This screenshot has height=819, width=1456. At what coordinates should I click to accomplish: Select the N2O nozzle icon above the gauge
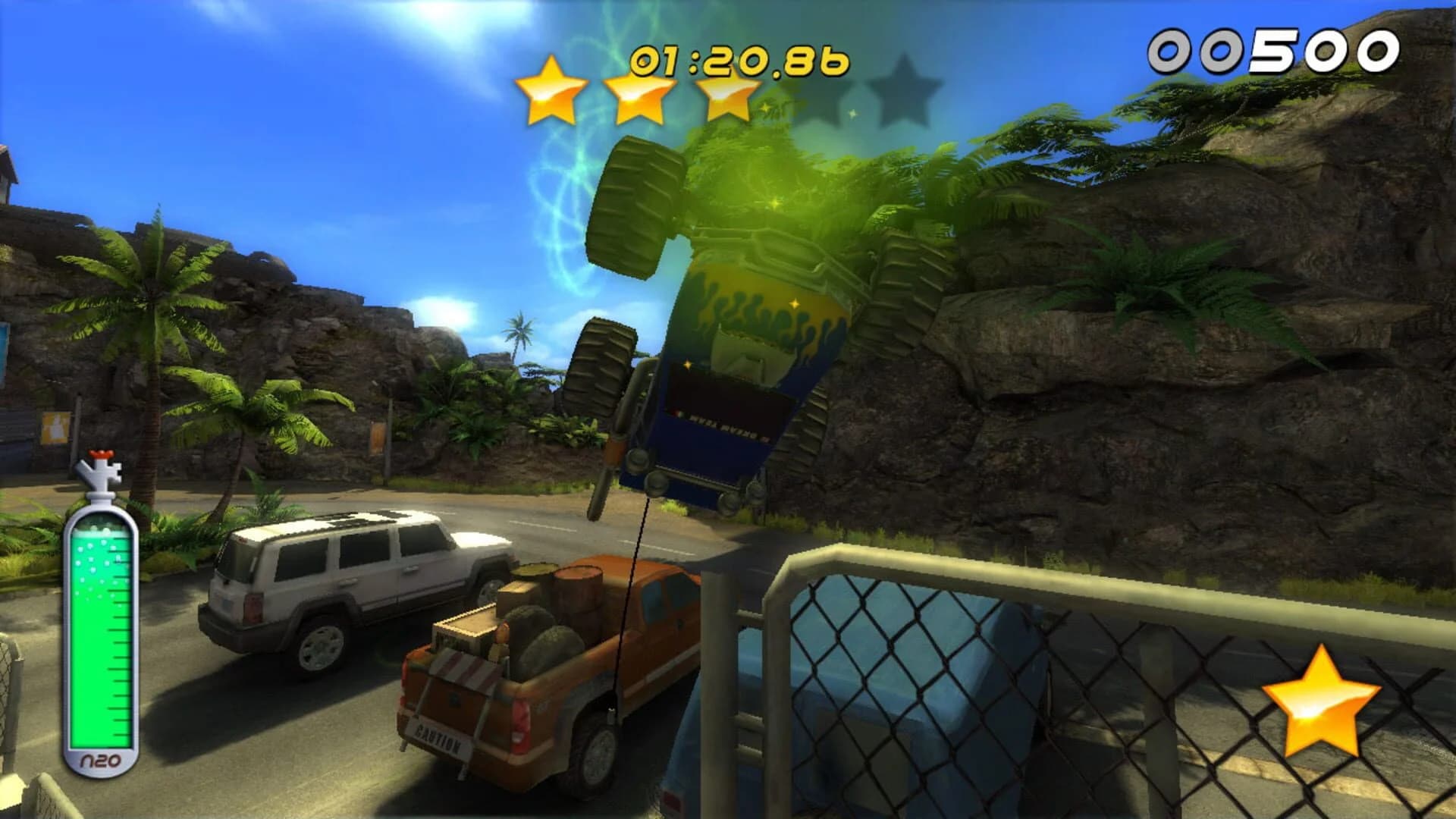(102, 469)
